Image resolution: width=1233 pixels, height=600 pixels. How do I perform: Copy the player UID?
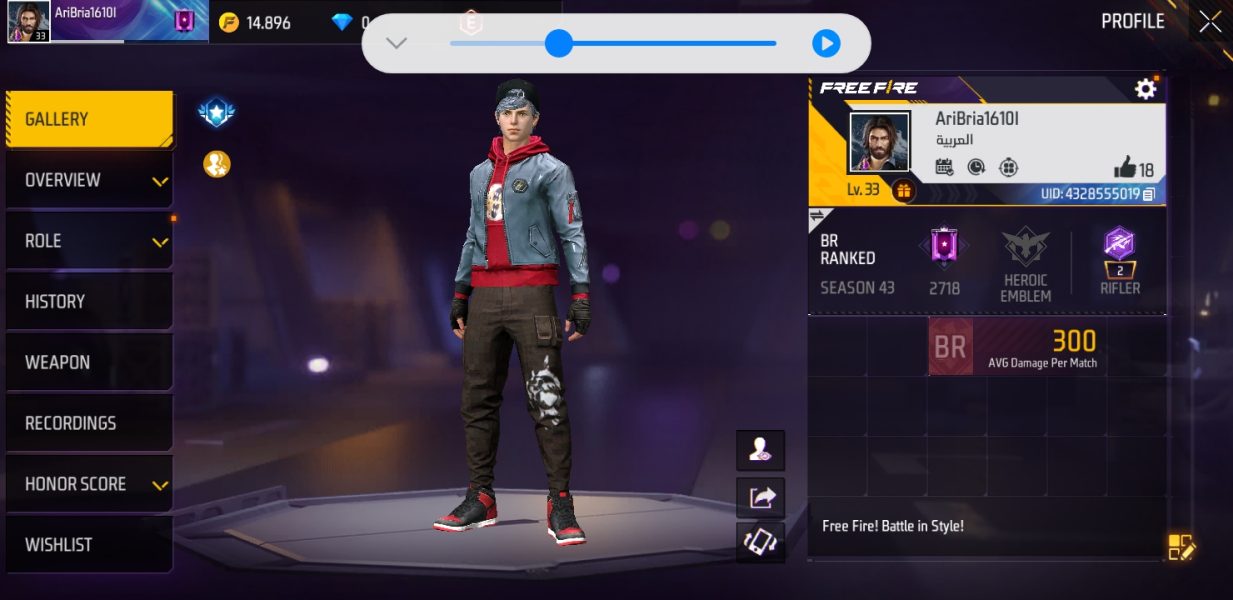(1149, 194)
